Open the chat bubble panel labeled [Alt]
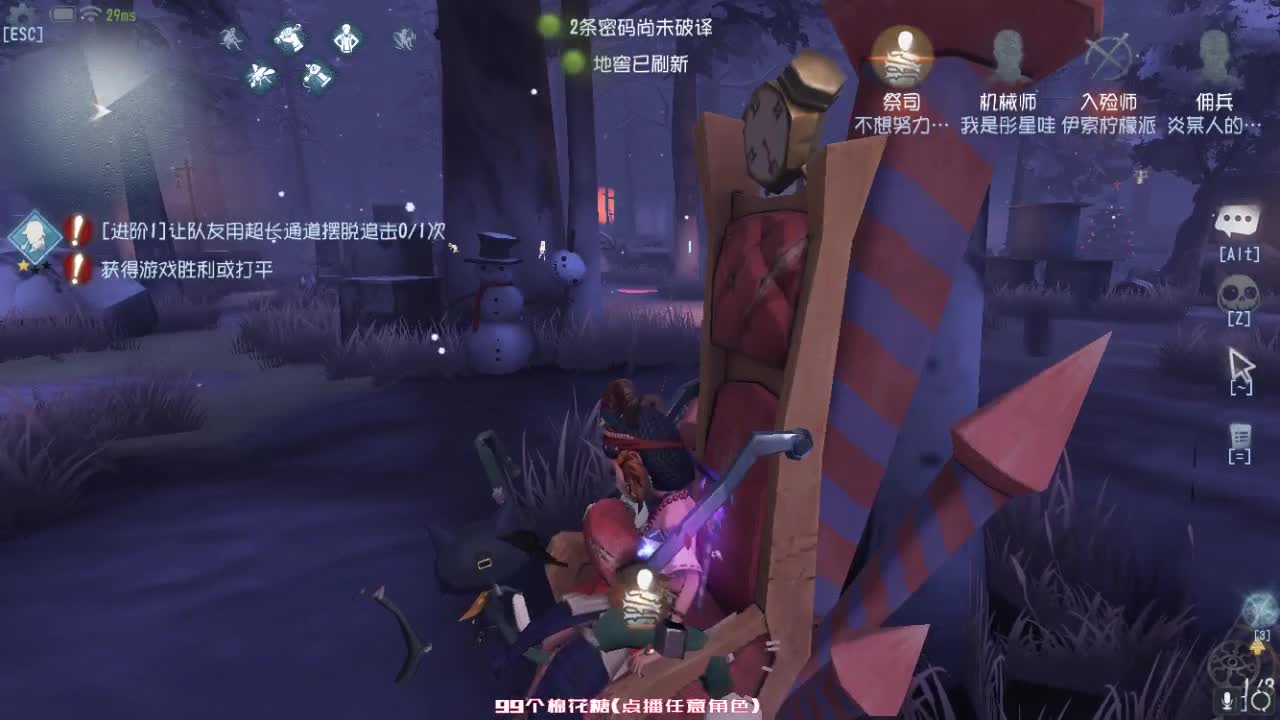Viewport: 1280px width, 720px height. coord(1240,218)
